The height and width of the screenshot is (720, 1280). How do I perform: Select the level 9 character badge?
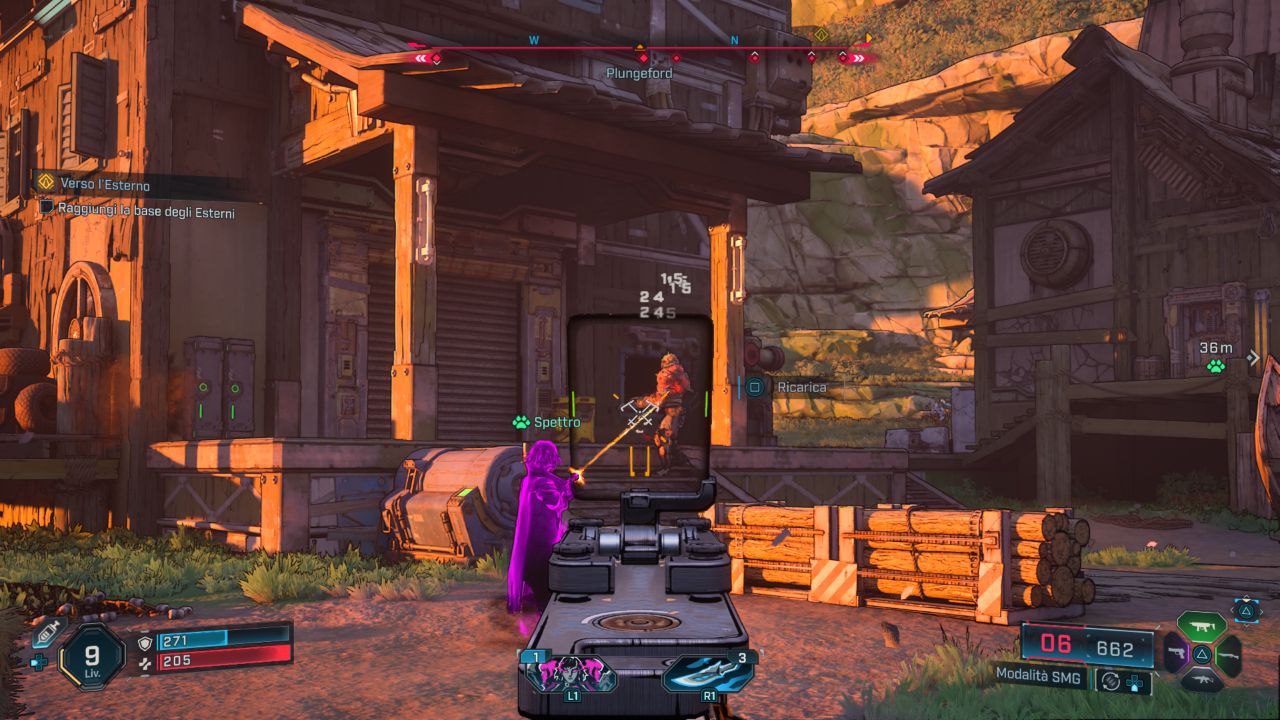coord(91,658)
